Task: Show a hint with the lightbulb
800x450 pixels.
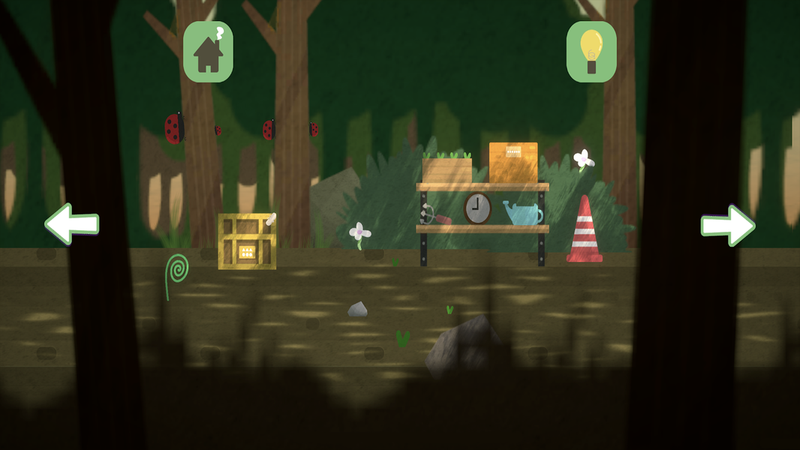Action: coord(591,52)
